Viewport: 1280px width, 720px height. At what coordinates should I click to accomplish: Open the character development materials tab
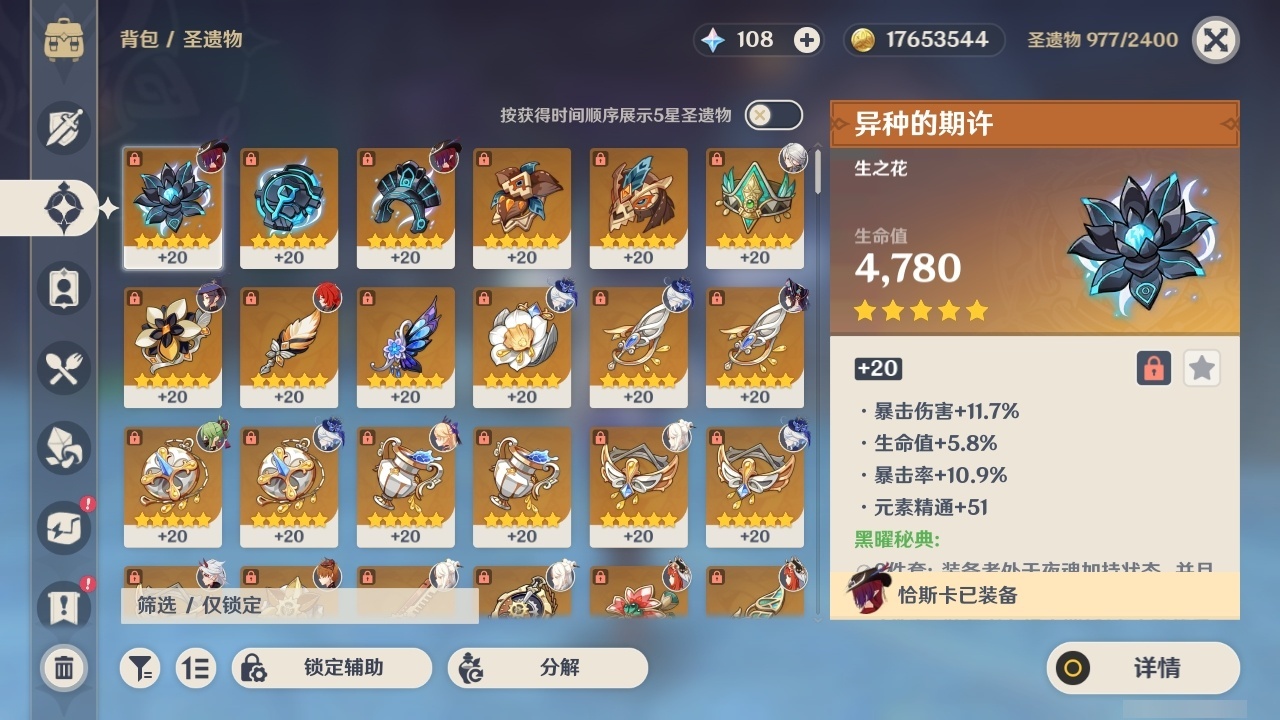62,448
